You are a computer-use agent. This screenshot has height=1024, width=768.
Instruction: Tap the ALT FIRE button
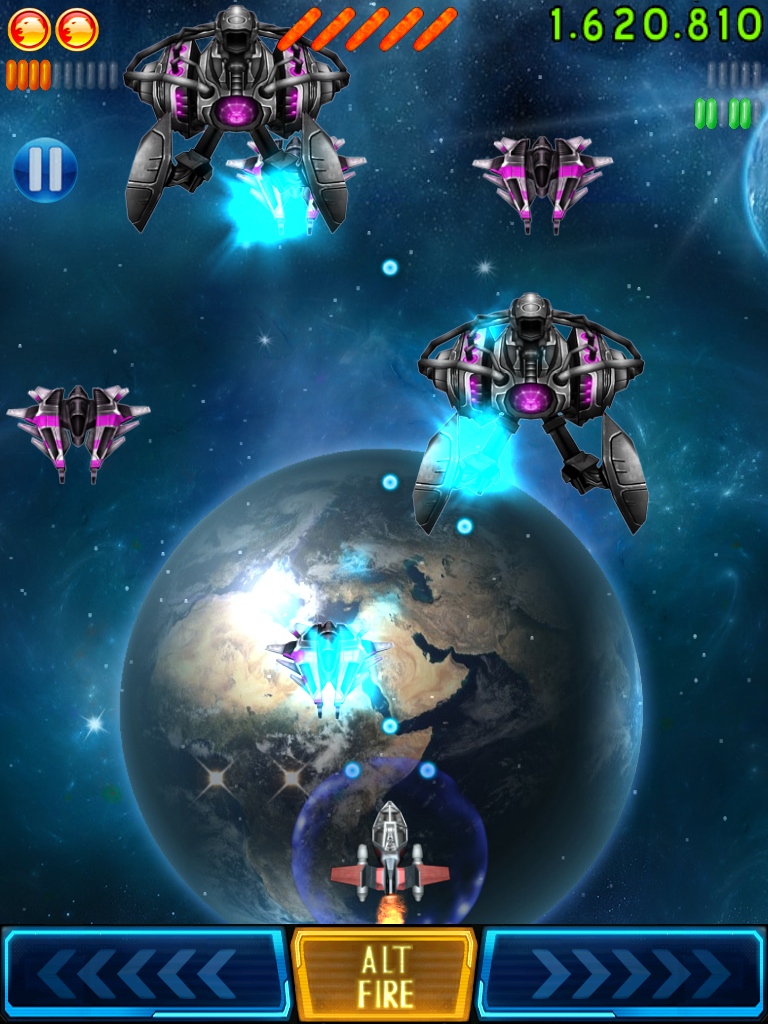pos(384,975)
